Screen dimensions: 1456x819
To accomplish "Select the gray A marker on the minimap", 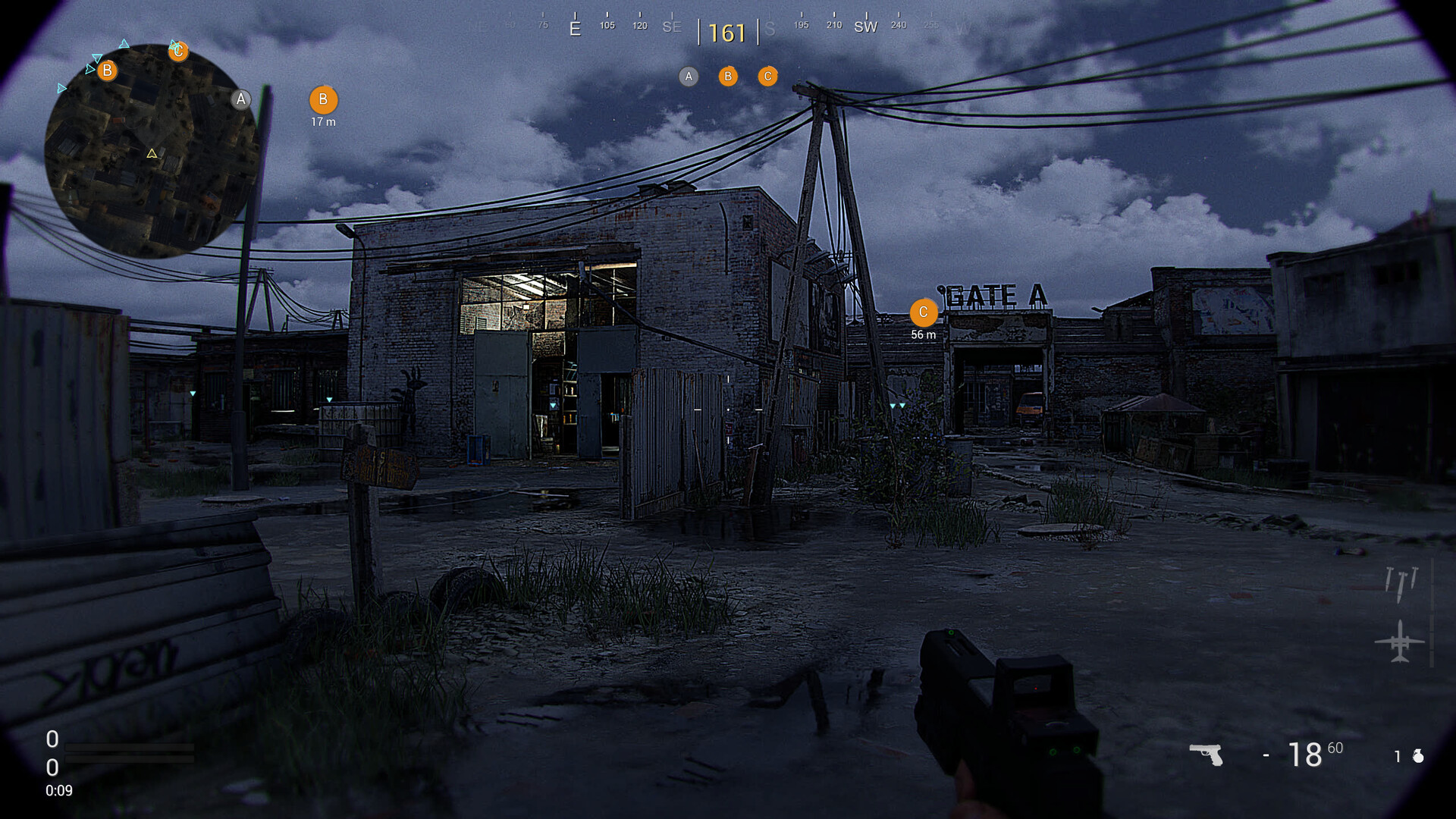I will 241,99.
